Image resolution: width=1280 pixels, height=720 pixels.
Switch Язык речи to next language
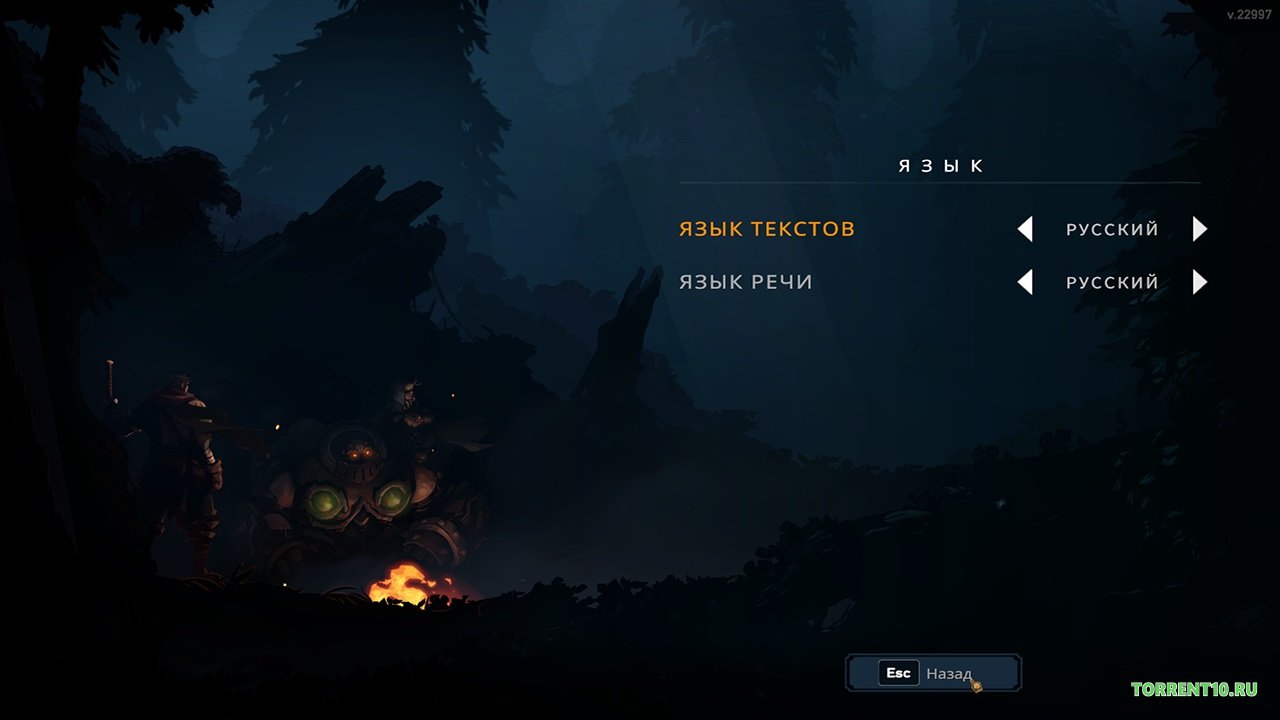[x=1200, y=282]
